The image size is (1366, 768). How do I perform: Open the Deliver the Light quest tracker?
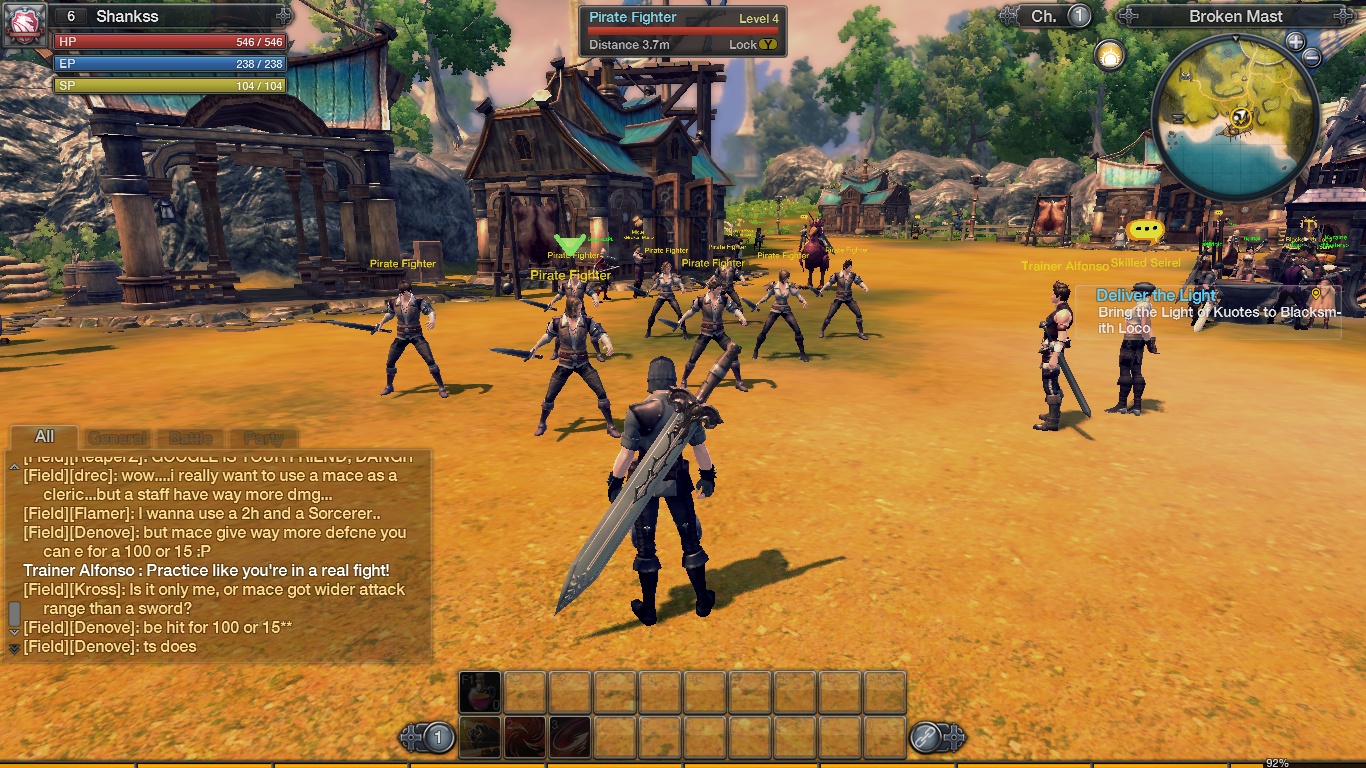point(1156,295)
